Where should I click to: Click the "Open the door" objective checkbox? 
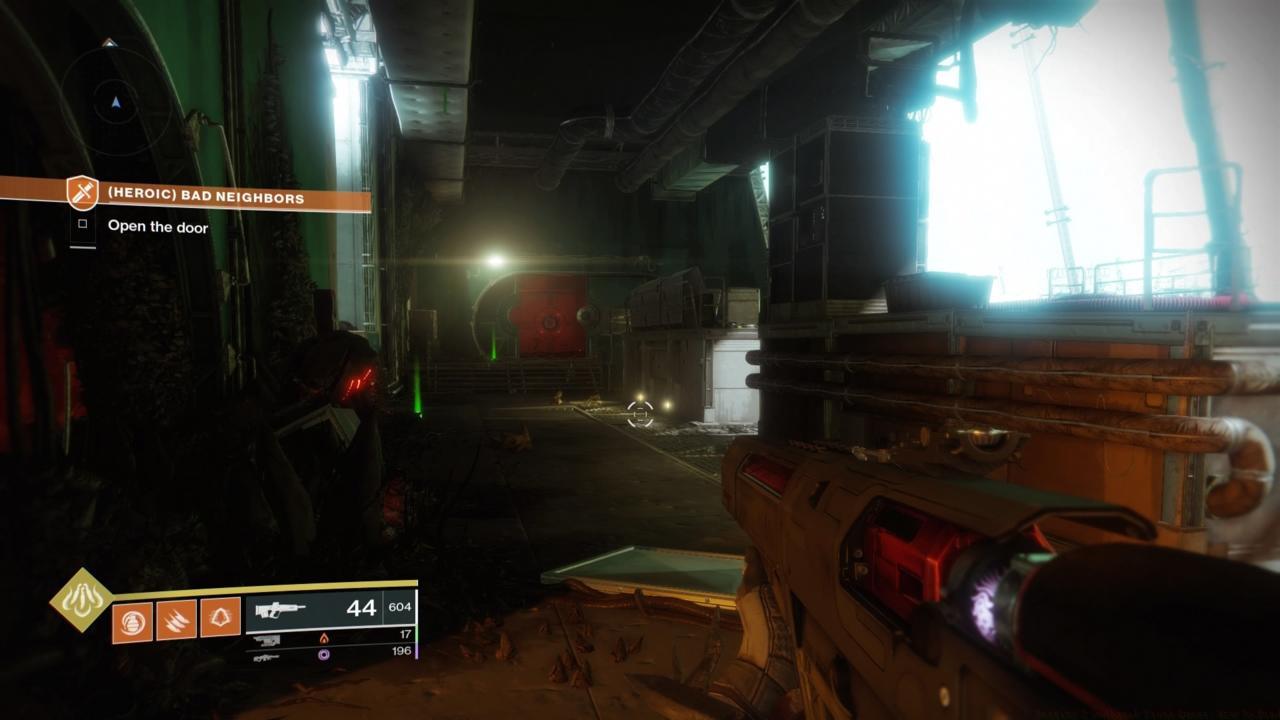[82, 226]
